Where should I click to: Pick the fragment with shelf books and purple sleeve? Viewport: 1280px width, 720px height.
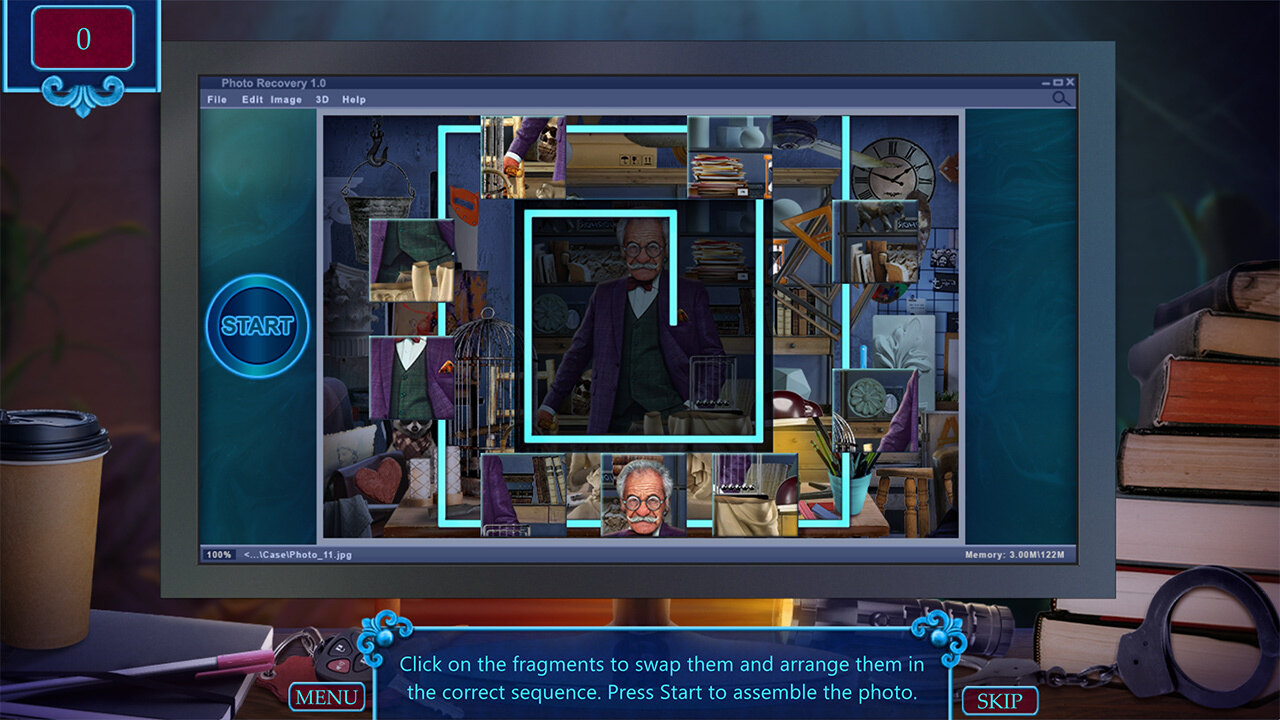523,495
